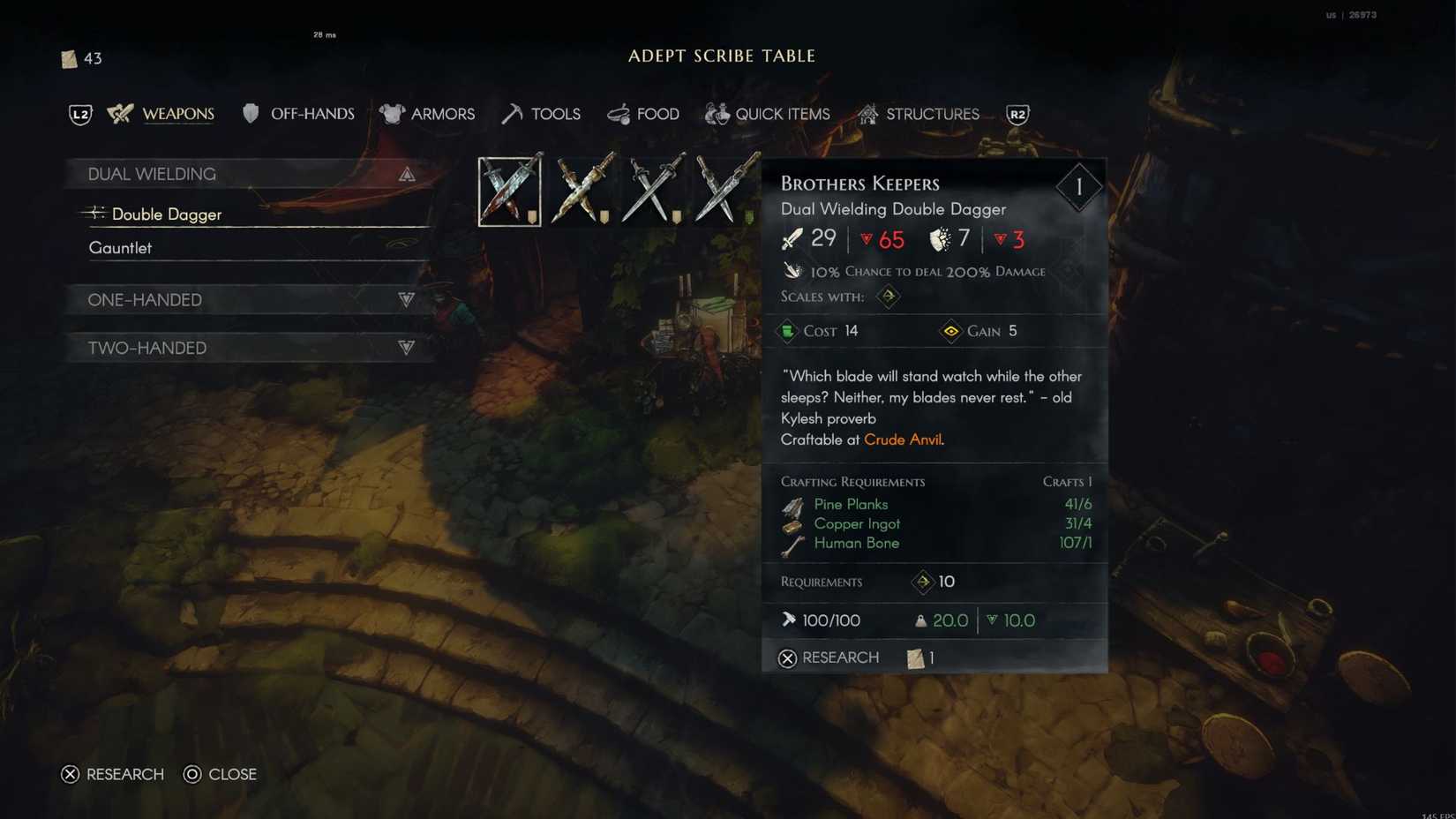The width and height of the screenshot is (1456, 819).
Task: Click the shield OFF-HANDS icon
Action: pos(251,114)
